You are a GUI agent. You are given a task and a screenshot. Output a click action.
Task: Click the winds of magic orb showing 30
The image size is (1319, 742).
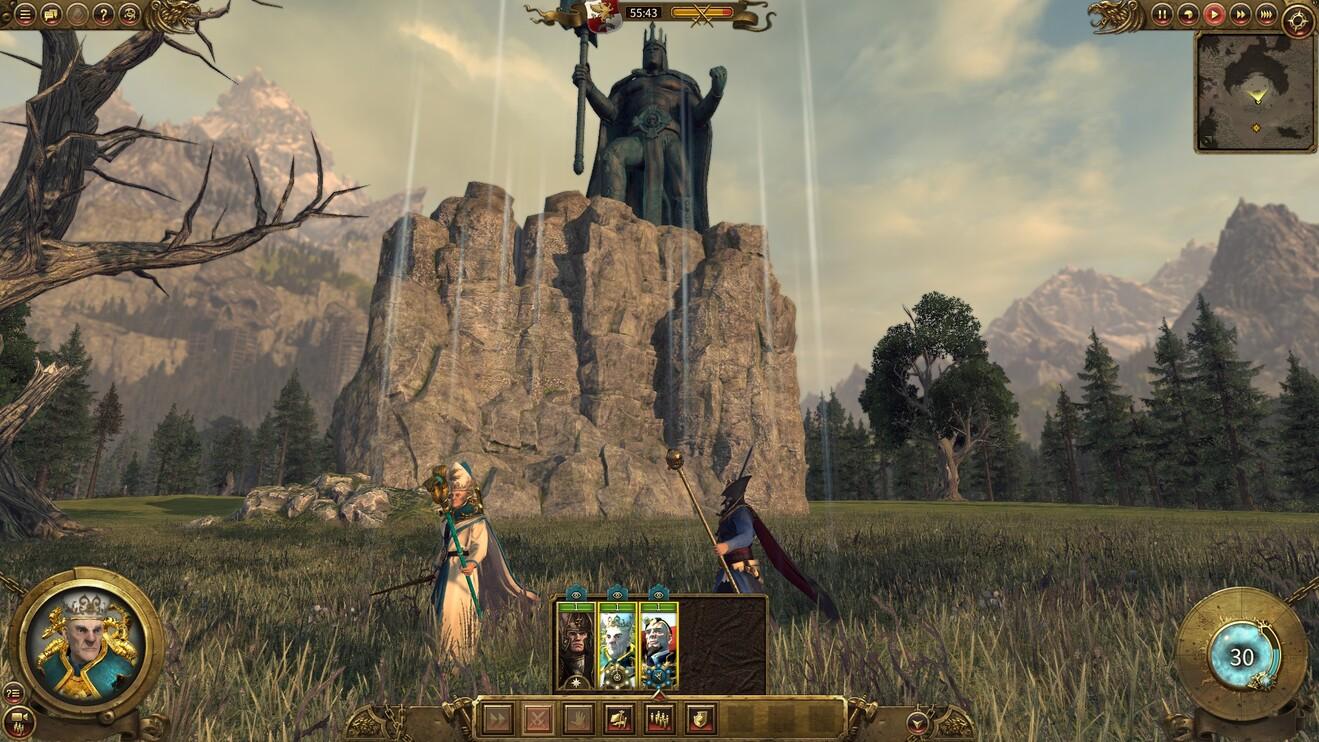click(x=1241, y=657)
